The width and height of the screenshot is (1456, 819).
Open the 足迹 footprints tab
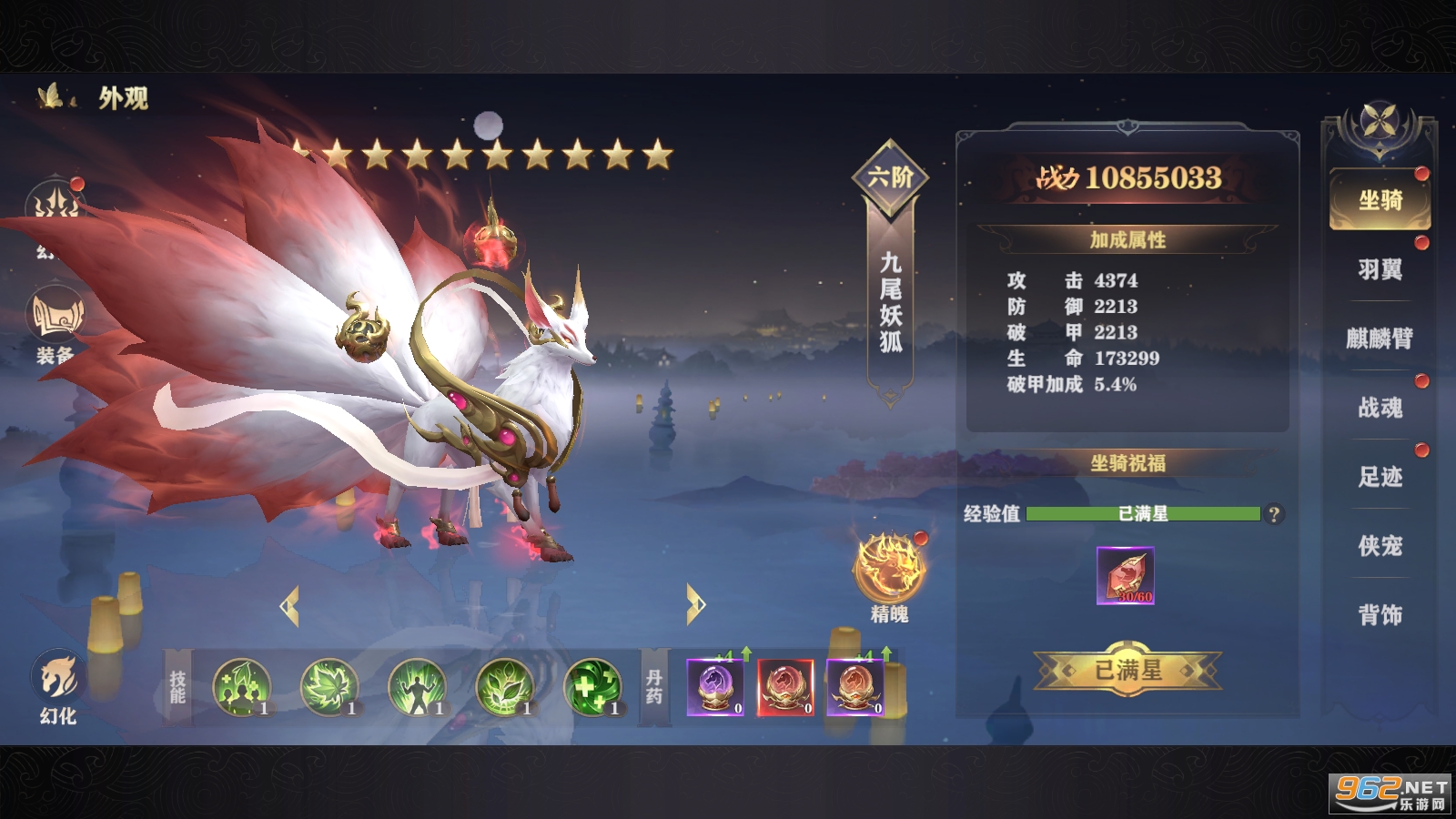(x=1380, y=477)
